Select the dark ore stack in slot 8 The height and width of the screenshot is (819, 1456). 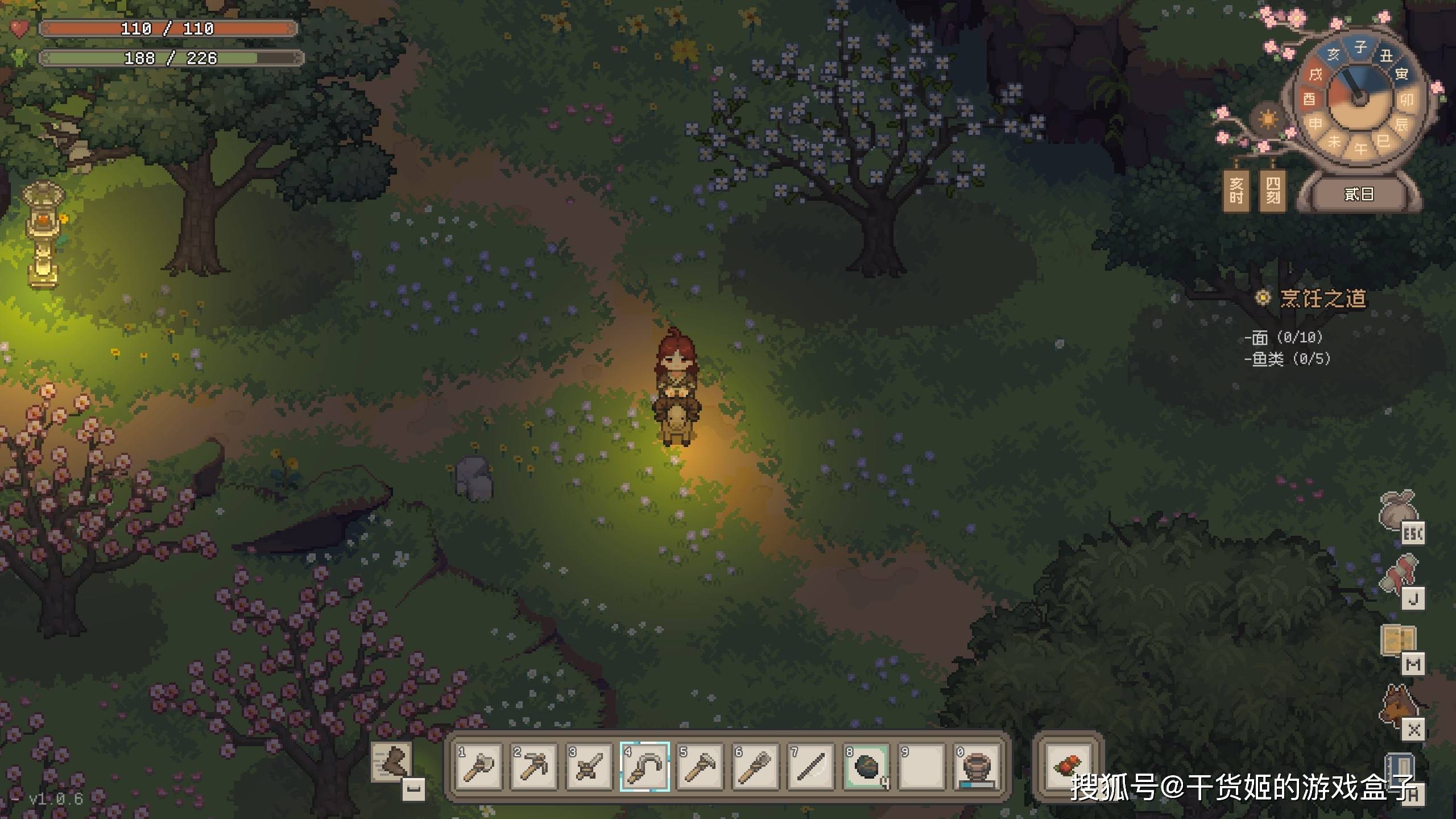pyautogui.click(x=866, y=766)
